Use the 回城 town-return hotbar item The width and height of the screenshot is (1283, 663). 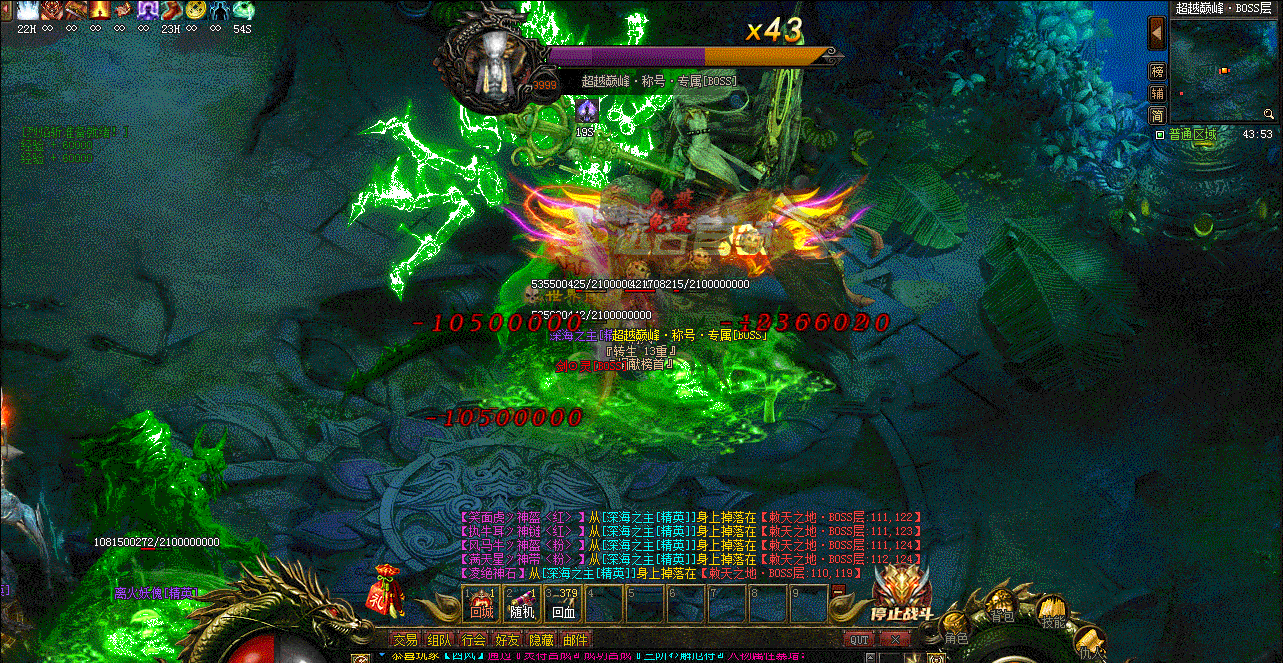tap(481, 604)
